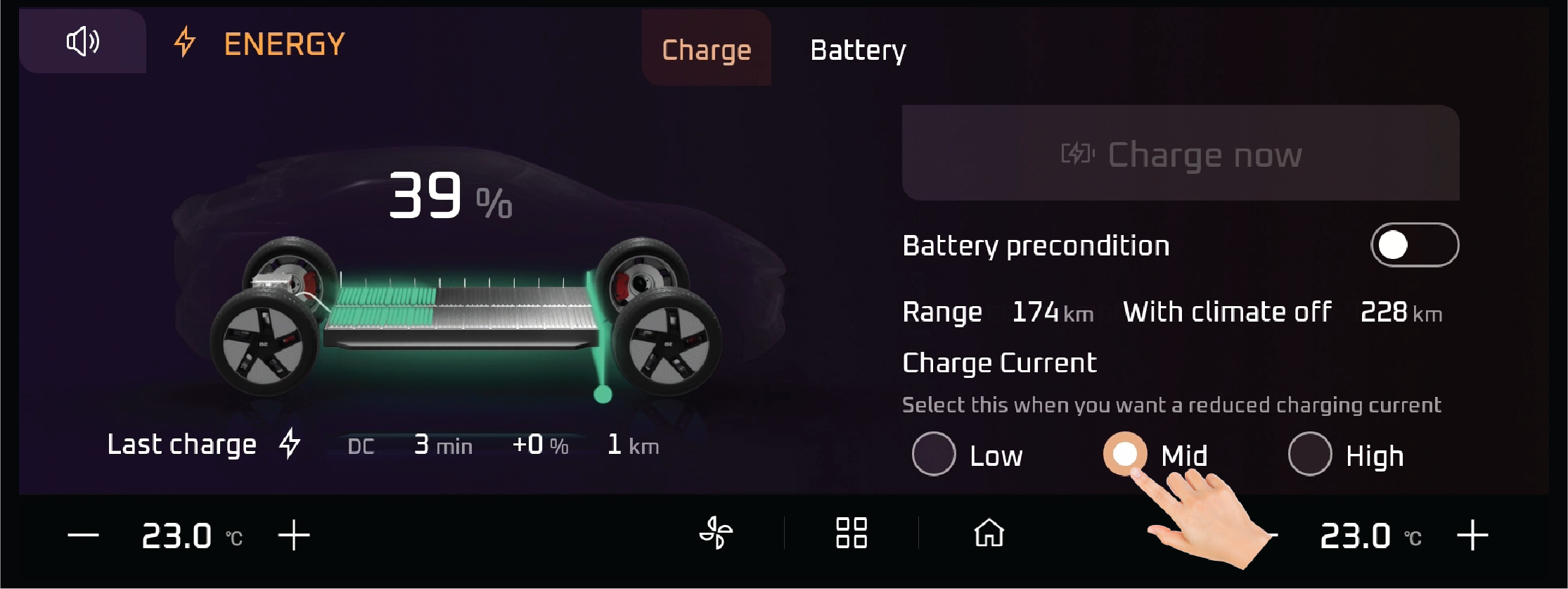1568x589 pixels.
Task: Increase left zone temperature
Action: point(294,536)
